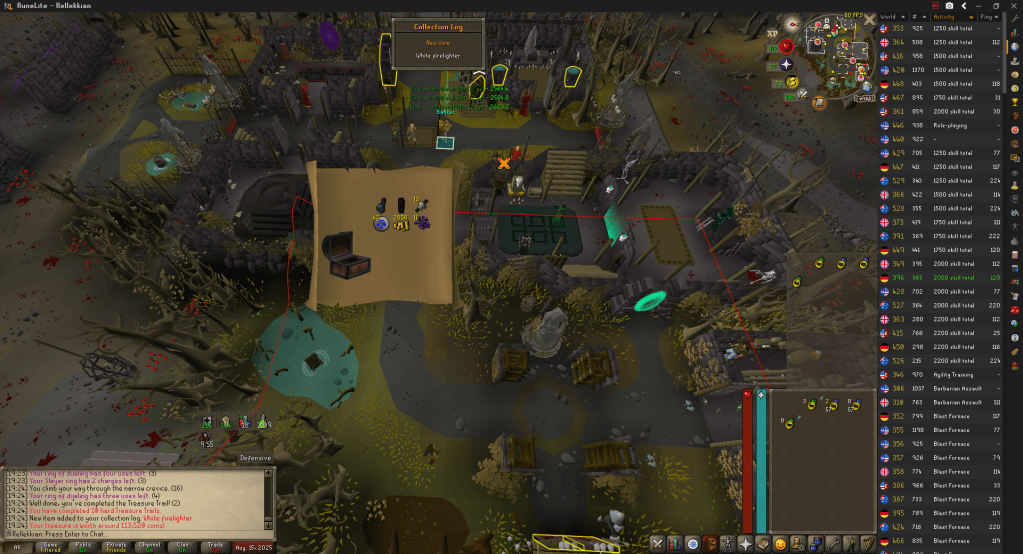Switch to the Clan chat tab
The width and height of the screenshot is (1023, 554).
tap(181, 546)
